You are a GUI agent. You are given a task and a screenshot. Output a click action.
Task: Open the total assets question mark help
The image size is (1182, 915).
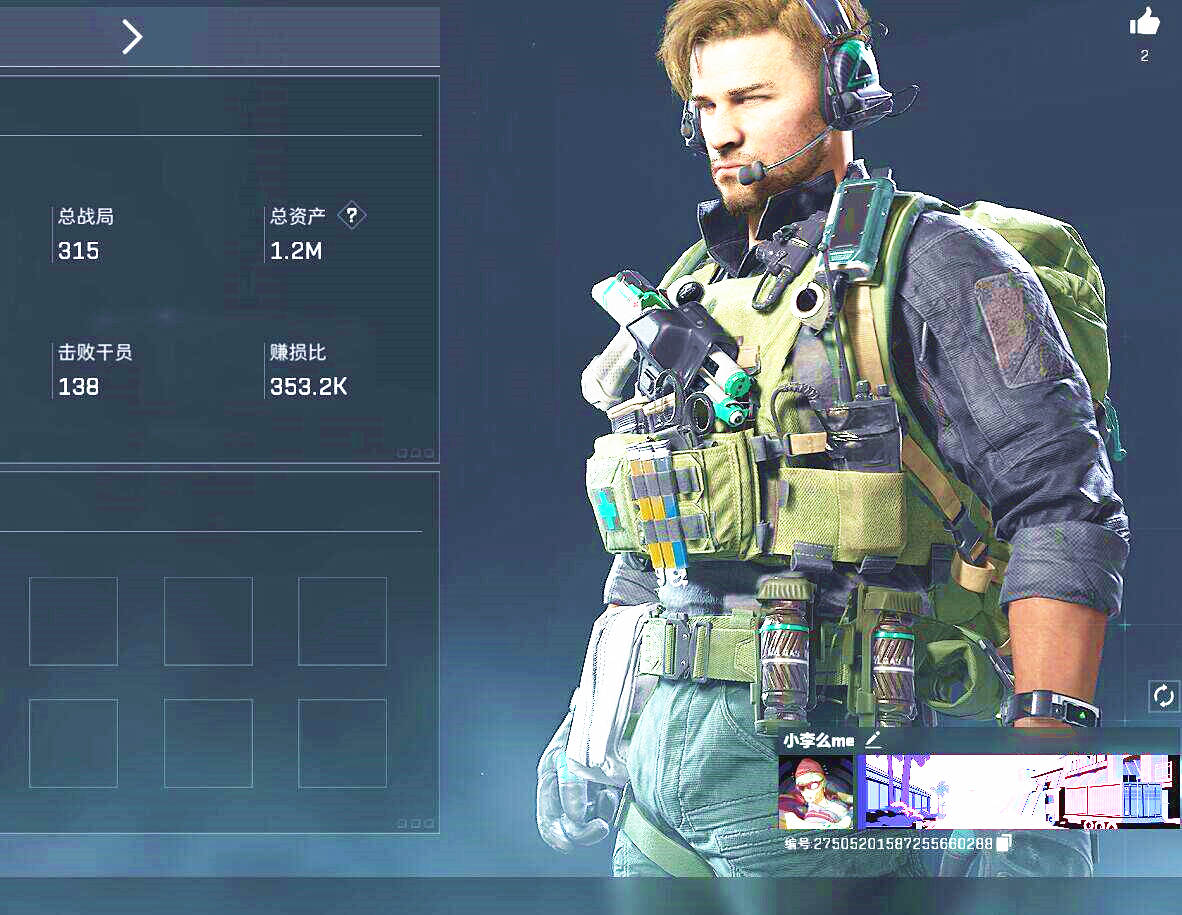pyautogui.click(x=352, y=215)
